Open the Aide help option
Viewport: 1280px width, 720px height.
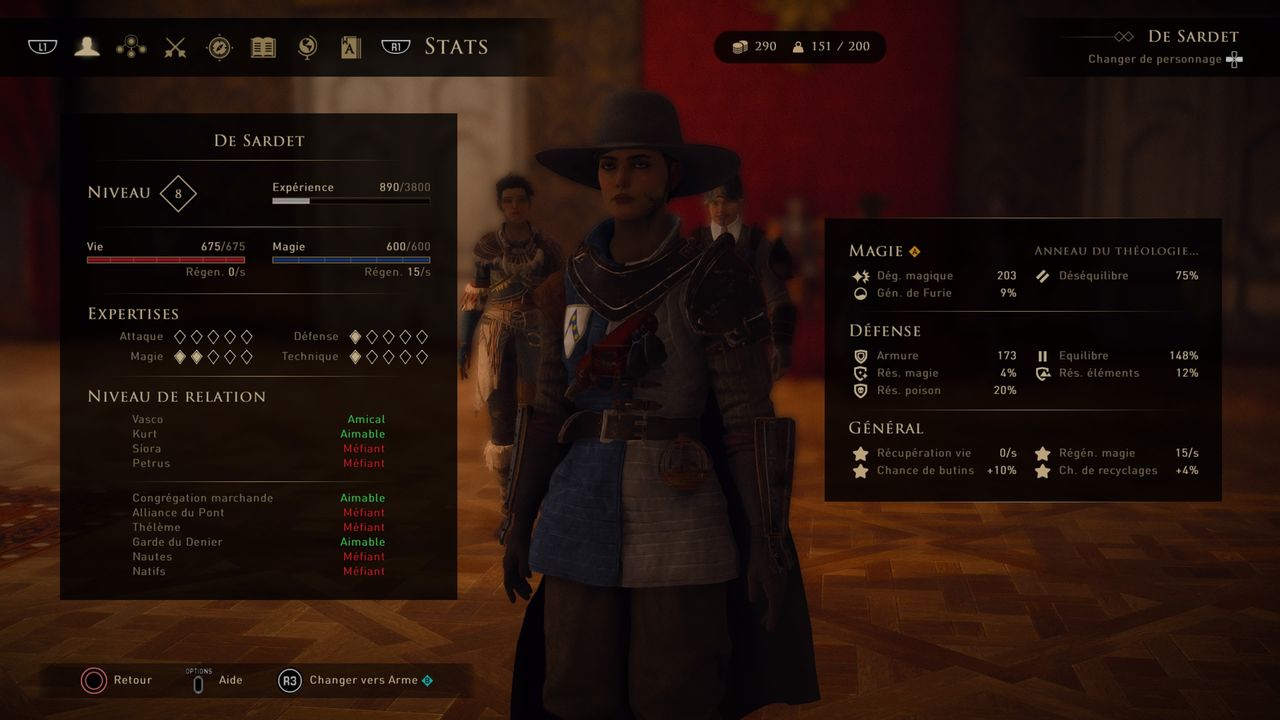tap(219, 680)
